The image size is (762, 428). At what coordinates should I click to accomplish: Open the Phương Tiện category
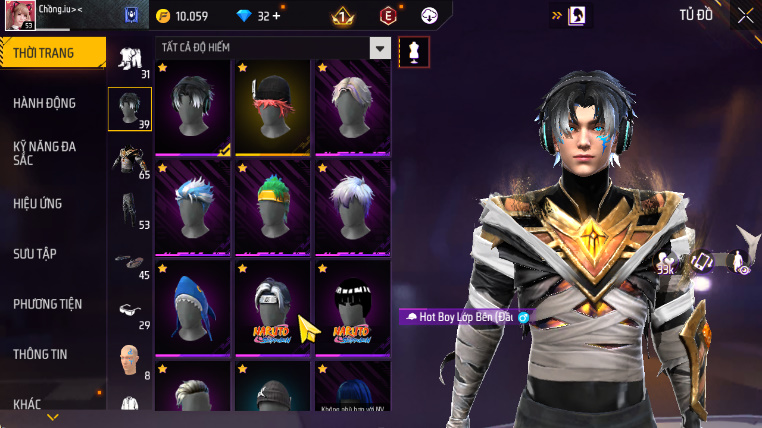pos(48,304)
